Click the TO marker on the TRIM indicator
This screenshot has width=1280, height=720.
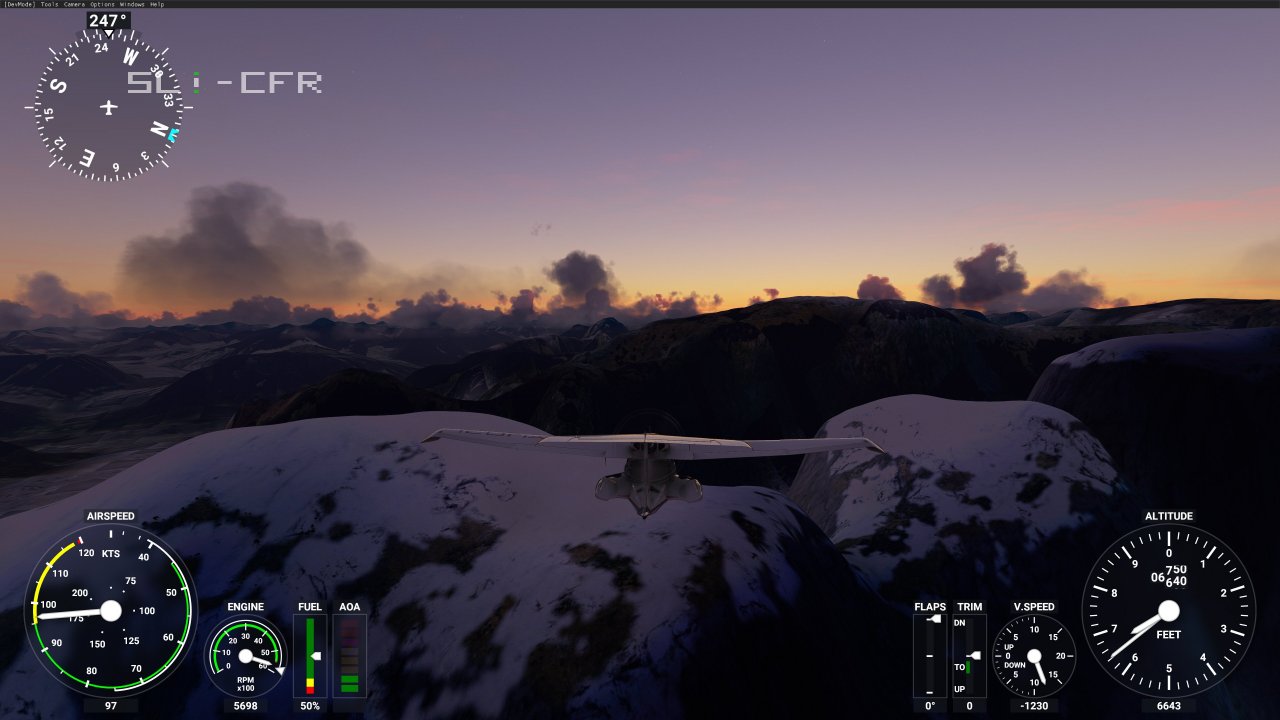(960, 666)
